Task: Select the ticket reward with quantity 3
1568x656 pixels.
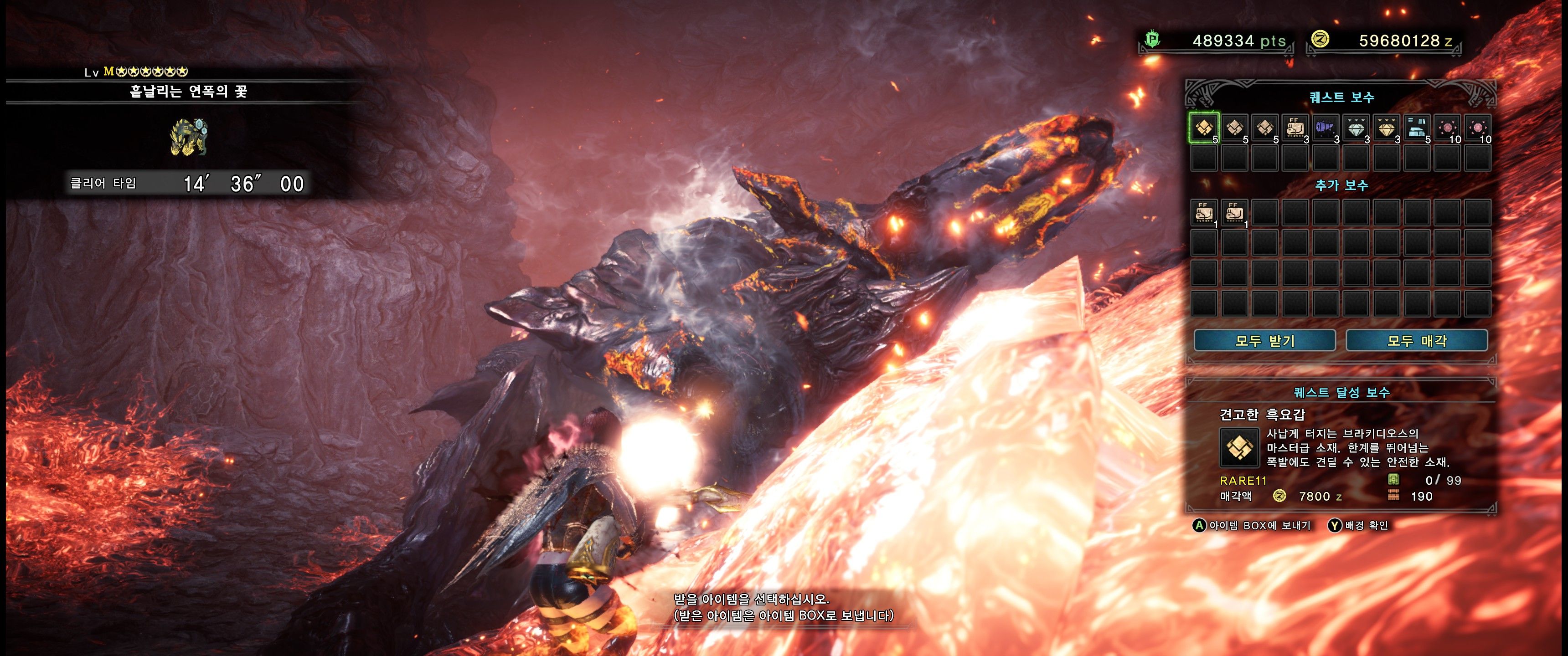Action: coord(1295,128)
